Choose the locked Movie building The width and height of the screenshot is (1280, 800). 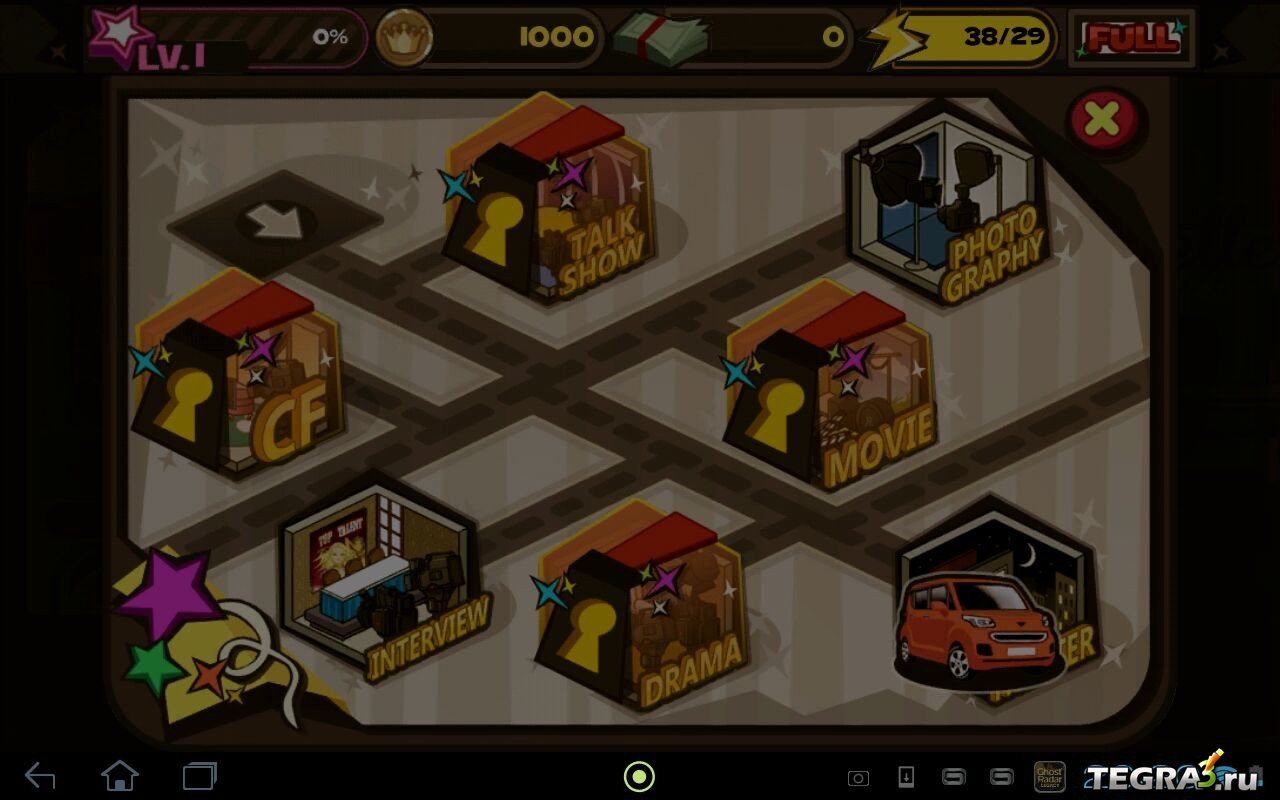[x=830, y=390]
